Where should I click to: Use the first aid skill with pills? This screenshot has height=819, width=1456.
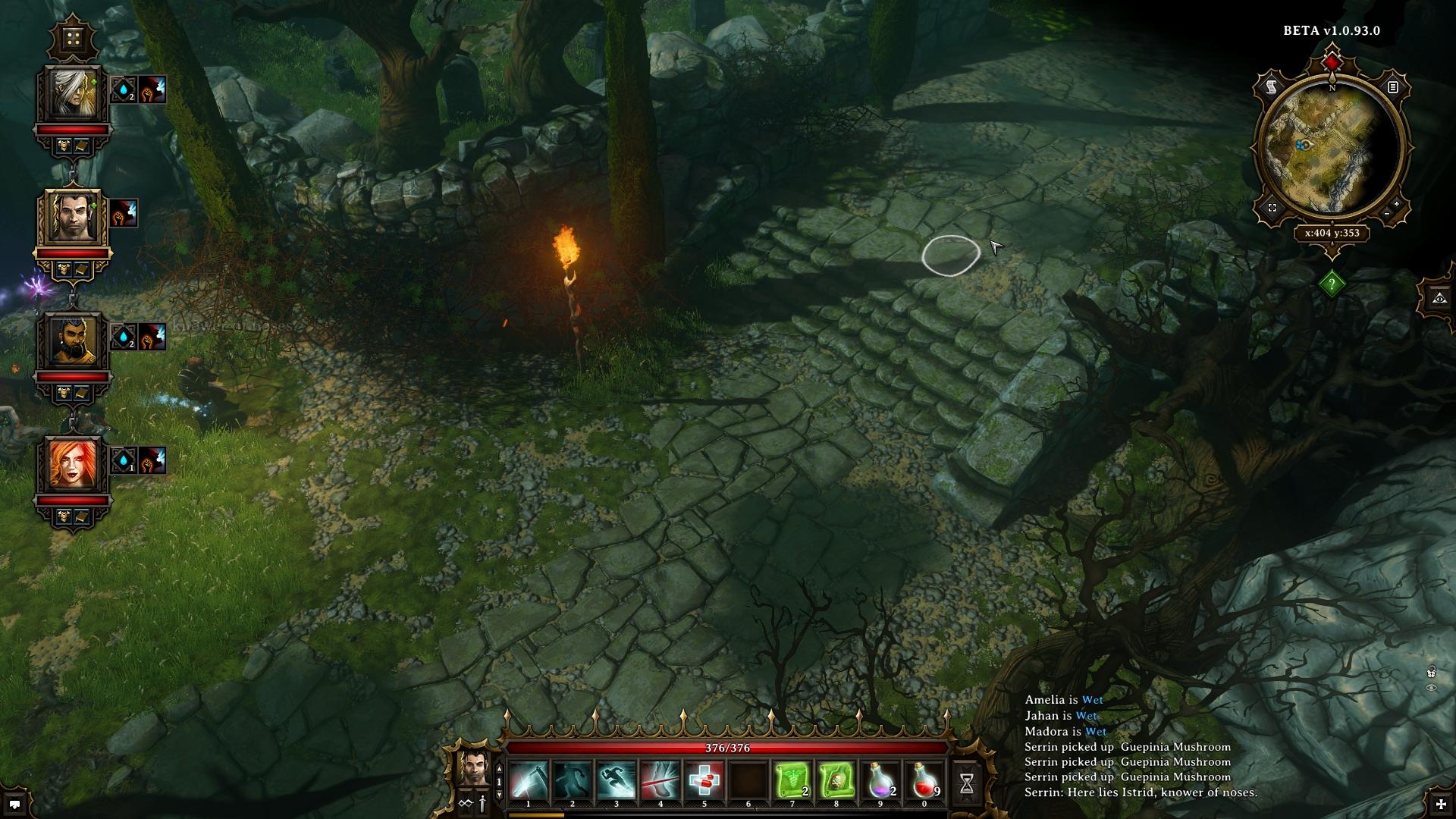click(x=704, y=780)
